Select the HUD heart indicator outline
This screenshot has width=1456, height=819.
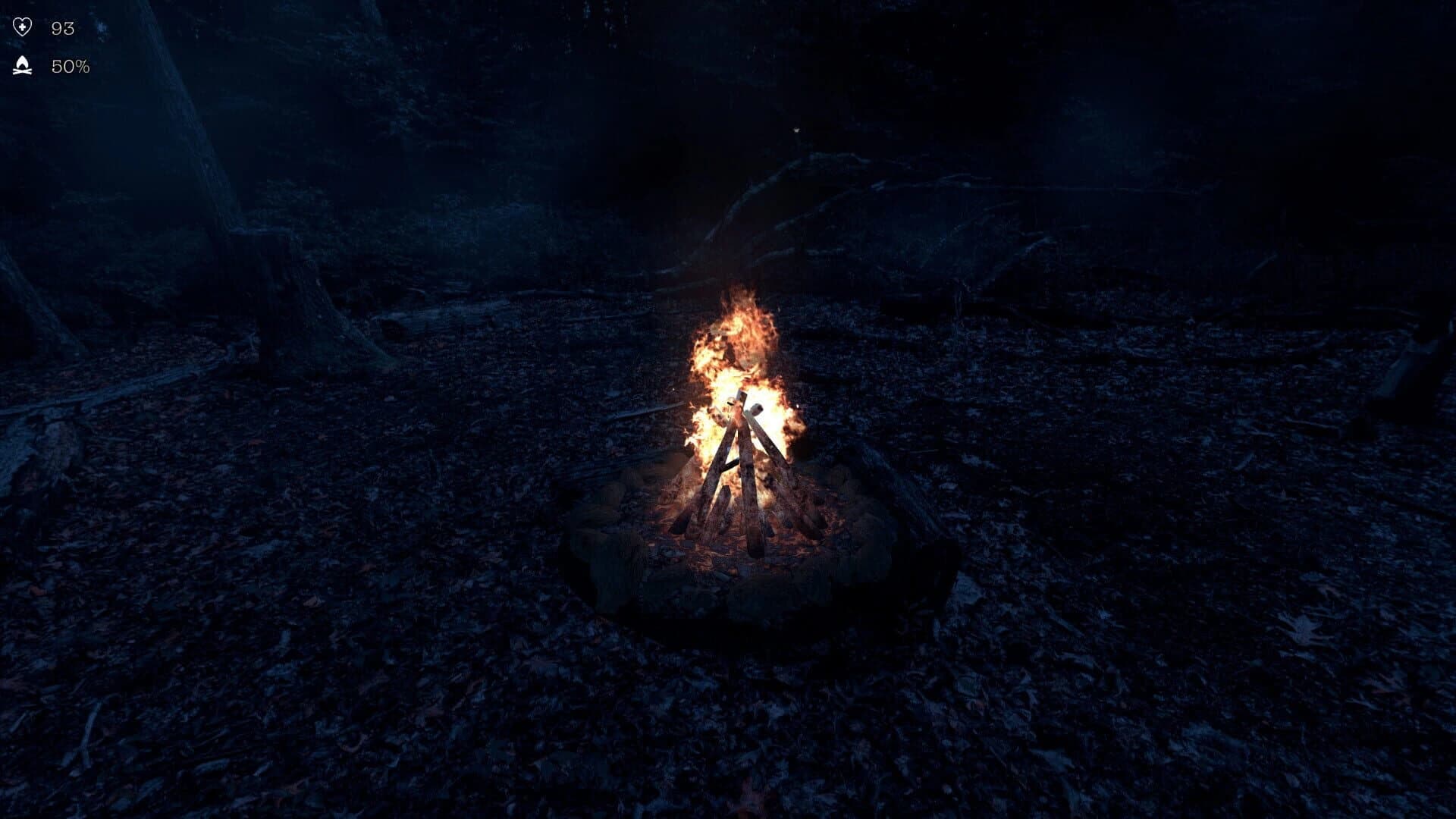(x=23, y=27)
